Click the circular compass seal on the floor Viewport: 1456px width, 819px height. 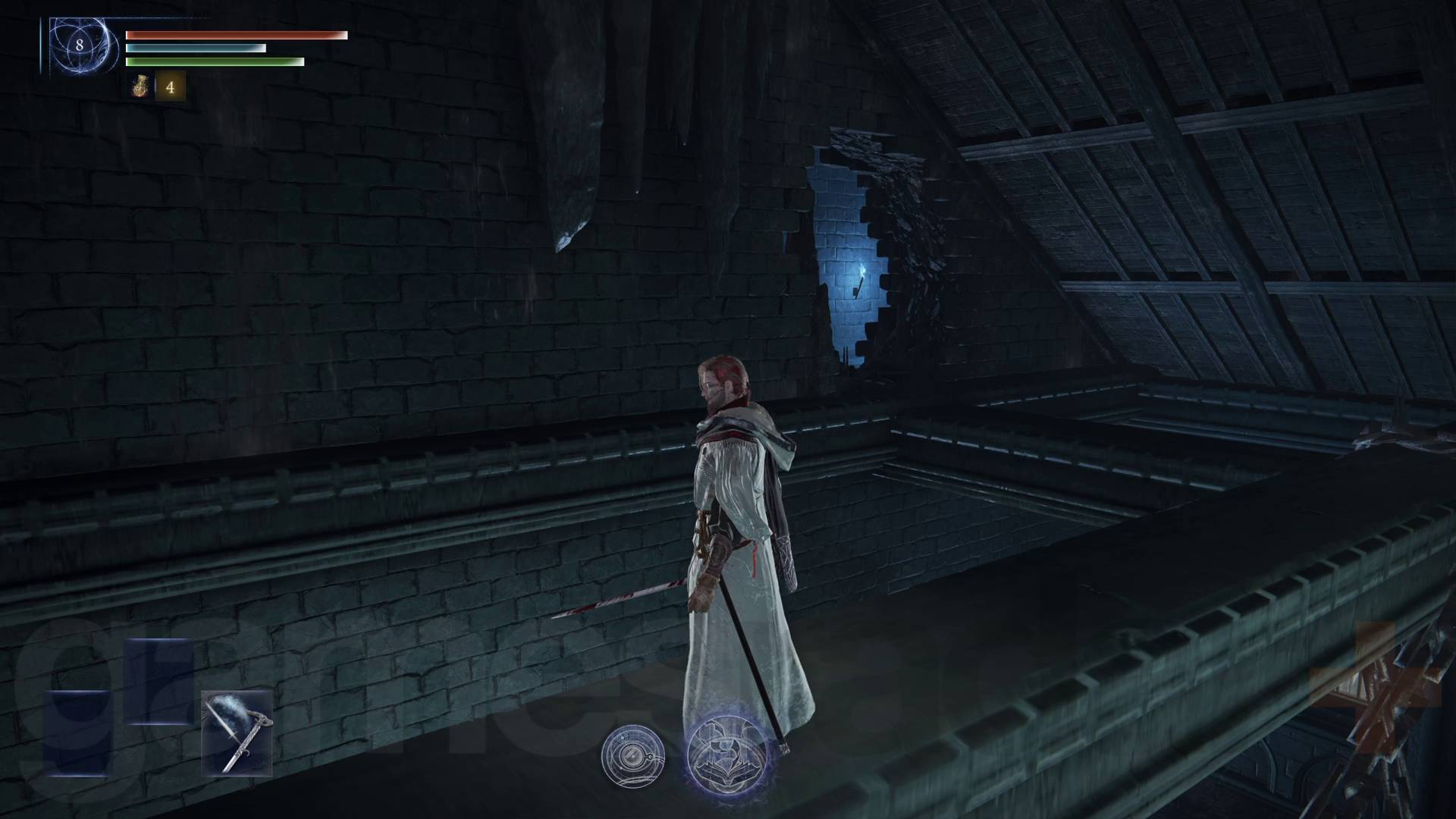click(634, 757)
